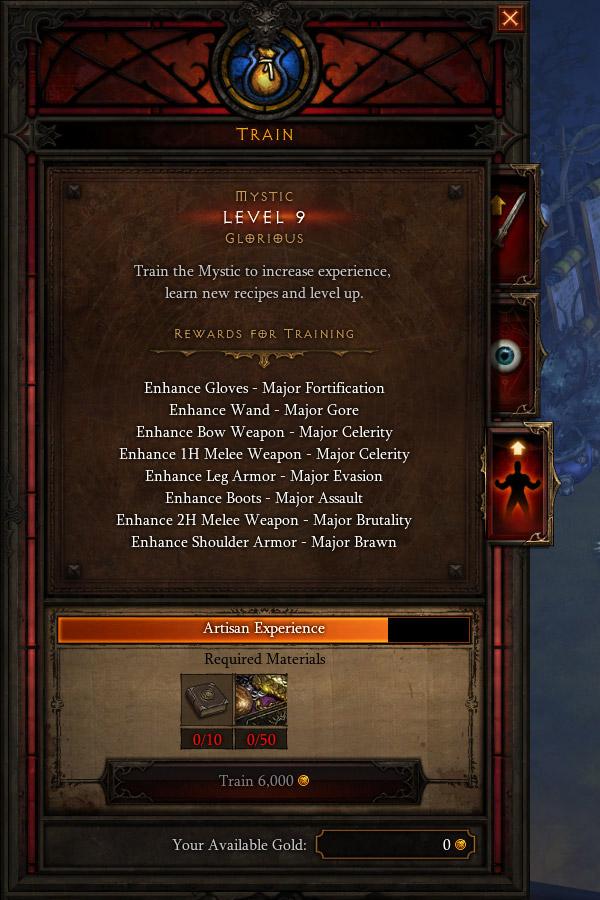
Task: Select the book material slot
Action: [x=207, y=700]
